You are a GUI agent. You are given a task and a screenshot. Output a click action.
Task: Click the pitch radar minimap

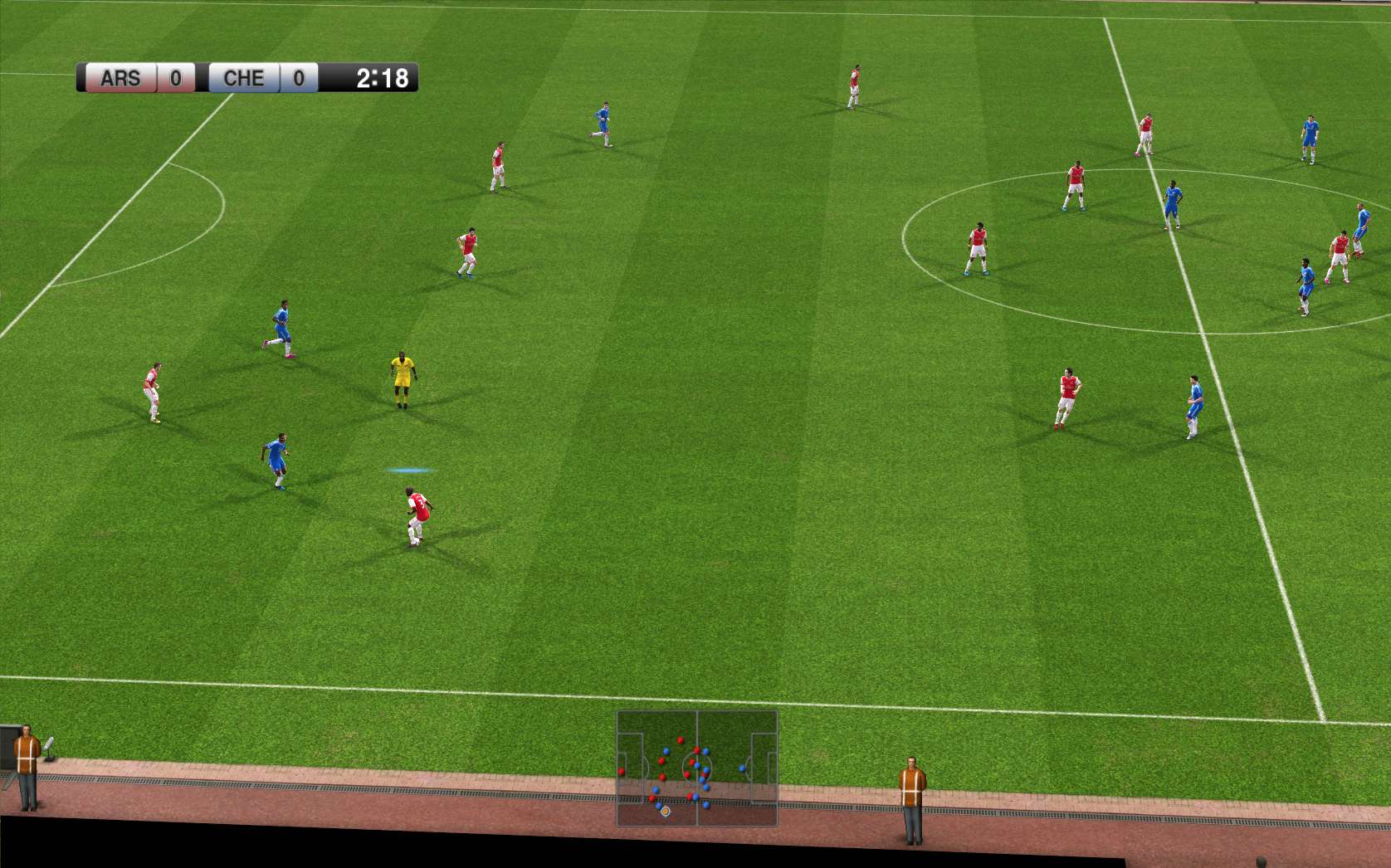pos(696,768)
